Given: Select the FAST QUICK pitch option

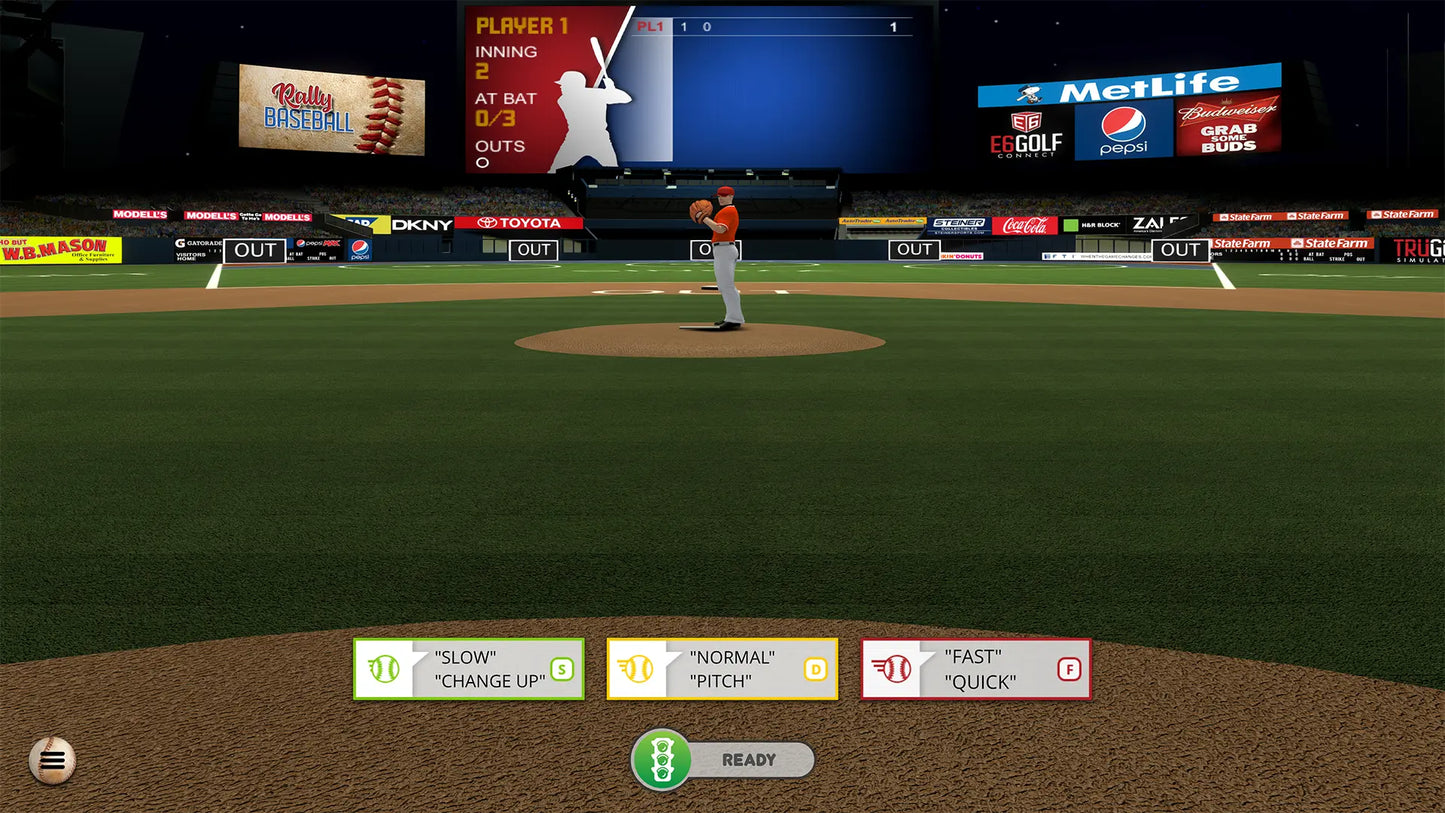Looking at the screenshot, I should click(x=975, y=669).
